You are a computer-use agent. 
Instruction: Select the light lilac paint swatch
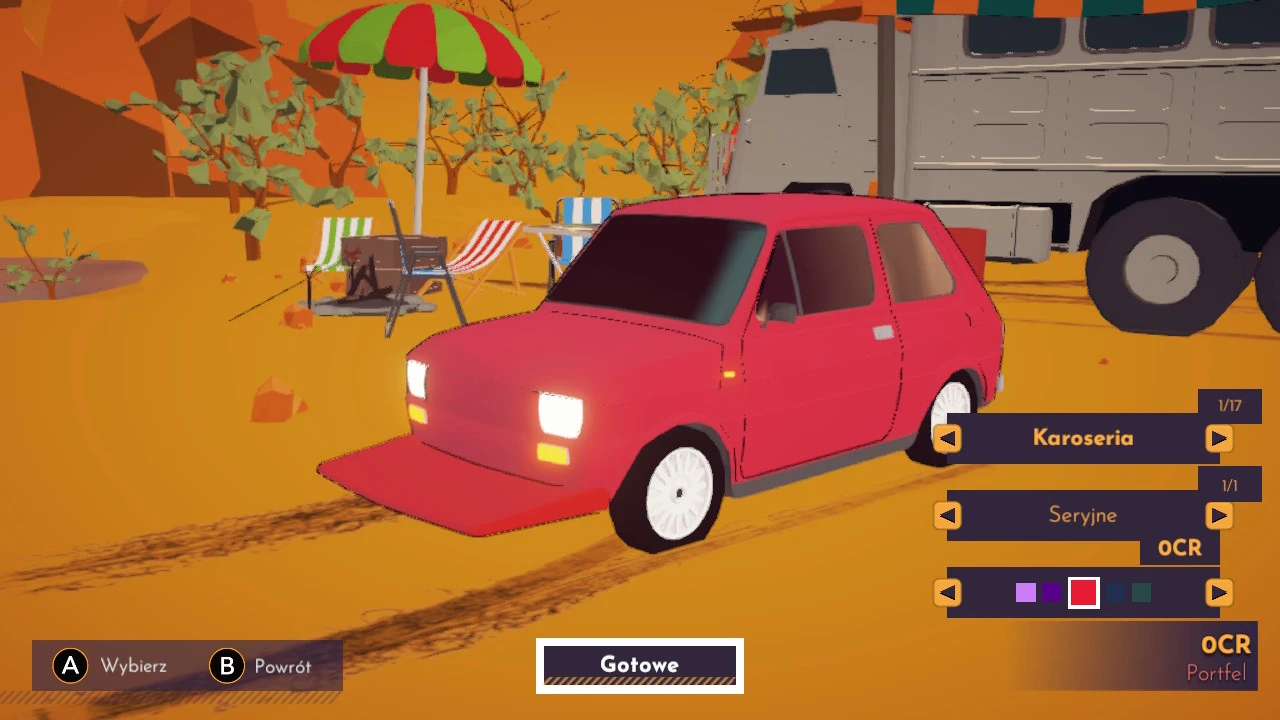(1026, 592)
